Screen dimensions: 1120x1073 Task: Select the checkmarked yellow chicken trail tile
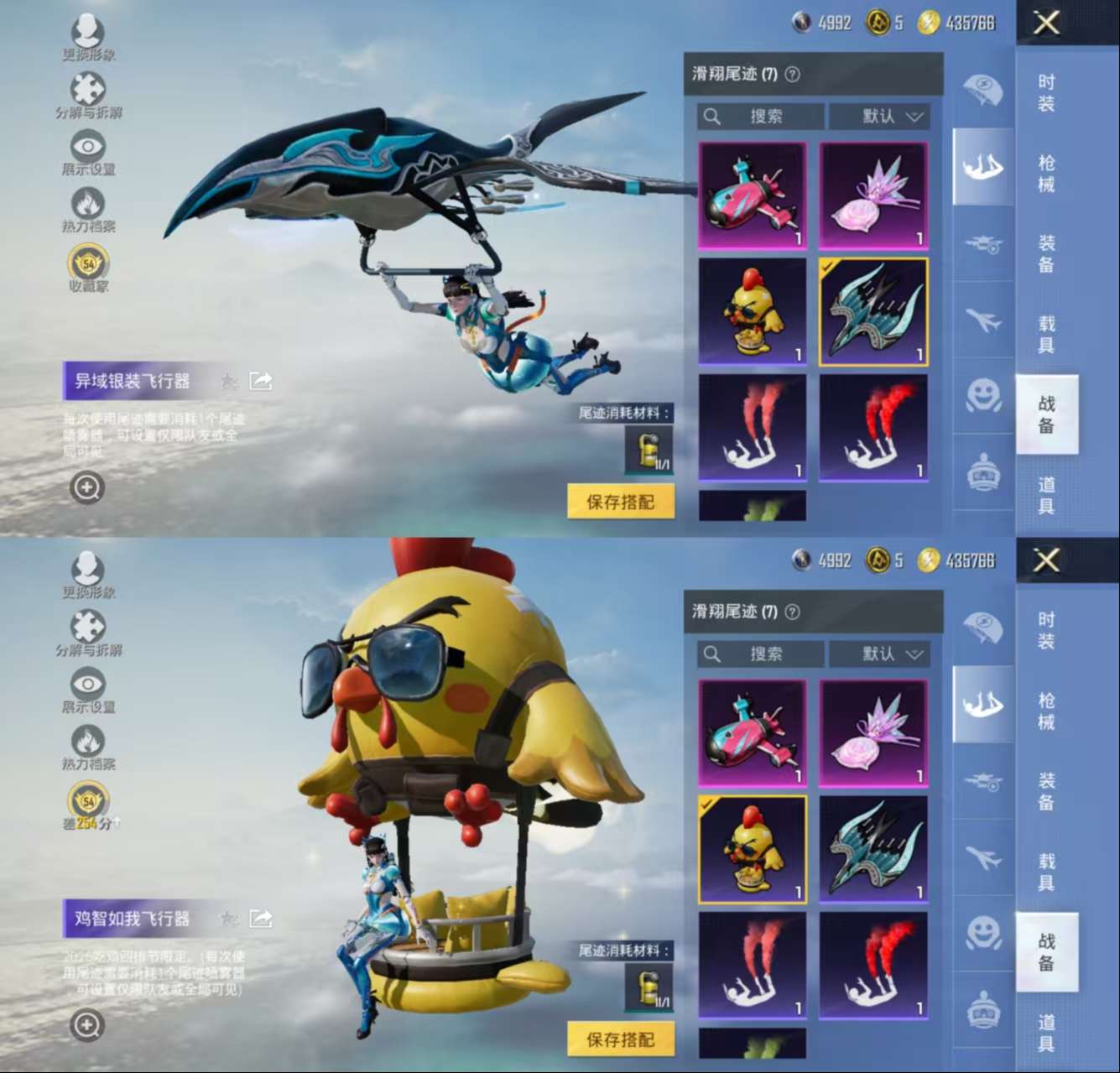click(753, 849)
